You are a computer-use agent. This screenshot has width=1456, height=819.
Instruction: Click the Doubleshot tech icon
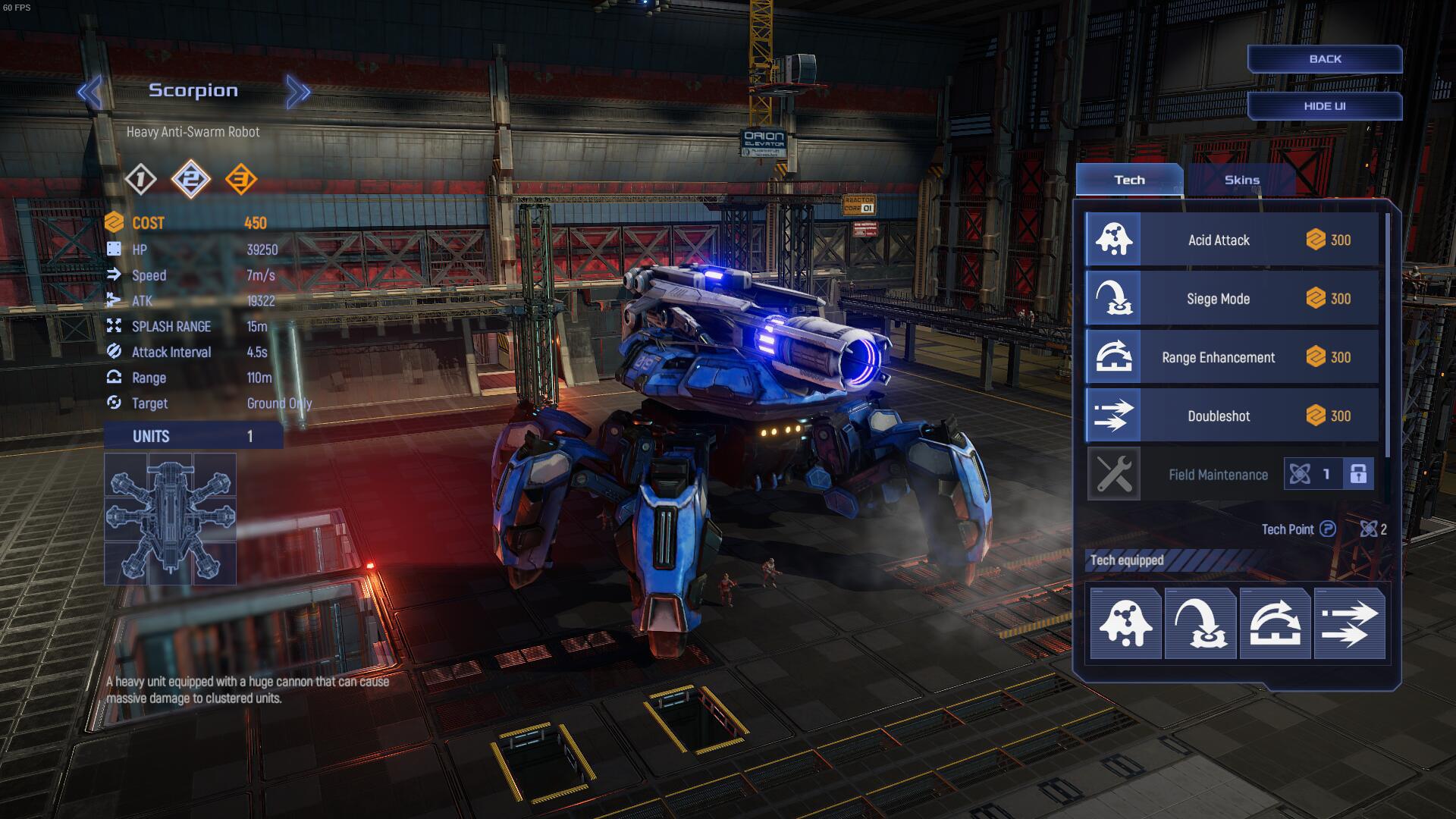tap(1114, 415)
